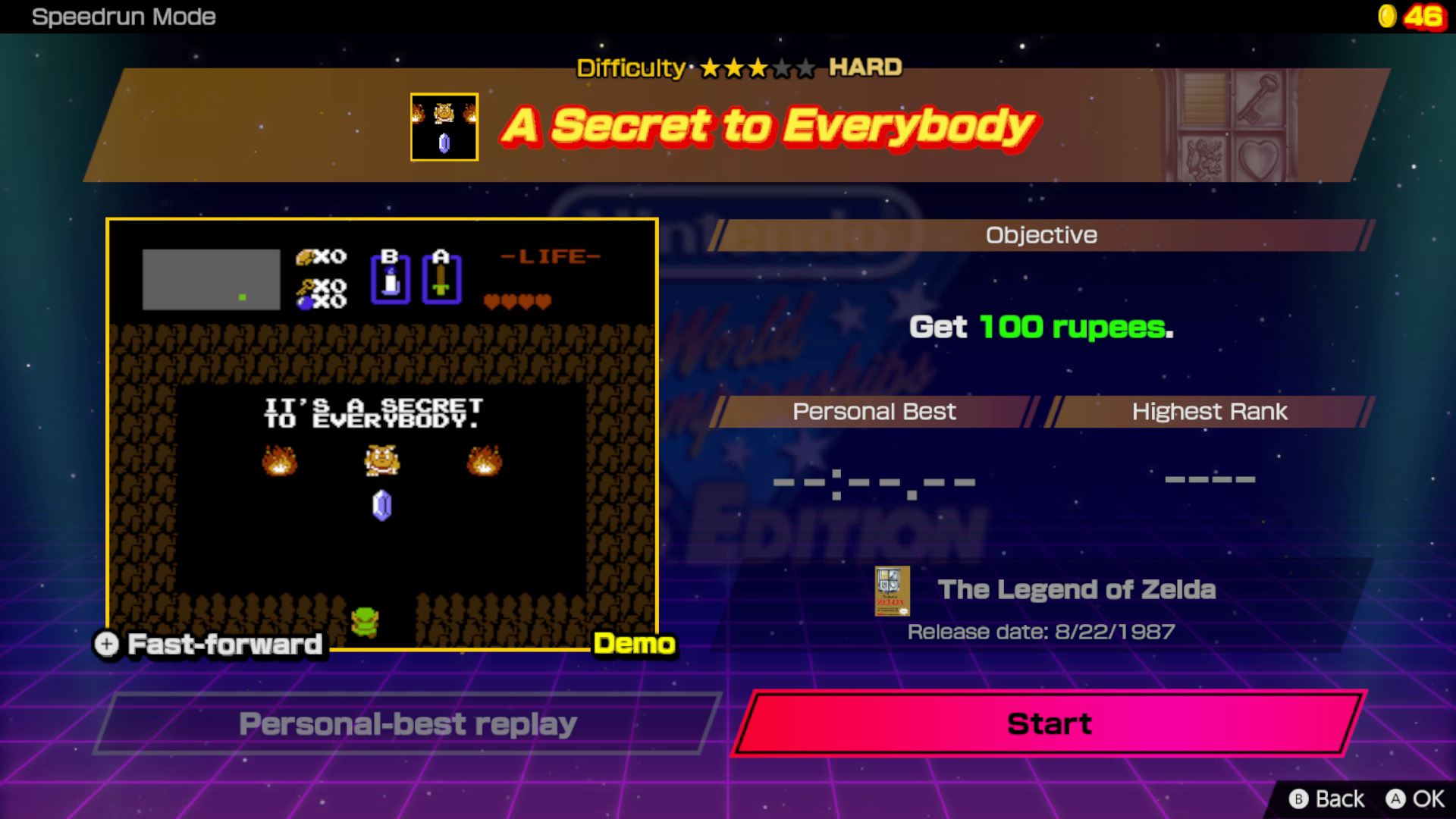Click the A Secret to Everybody challenge icon
This screenshot has width=1456, height=819.
444,126
